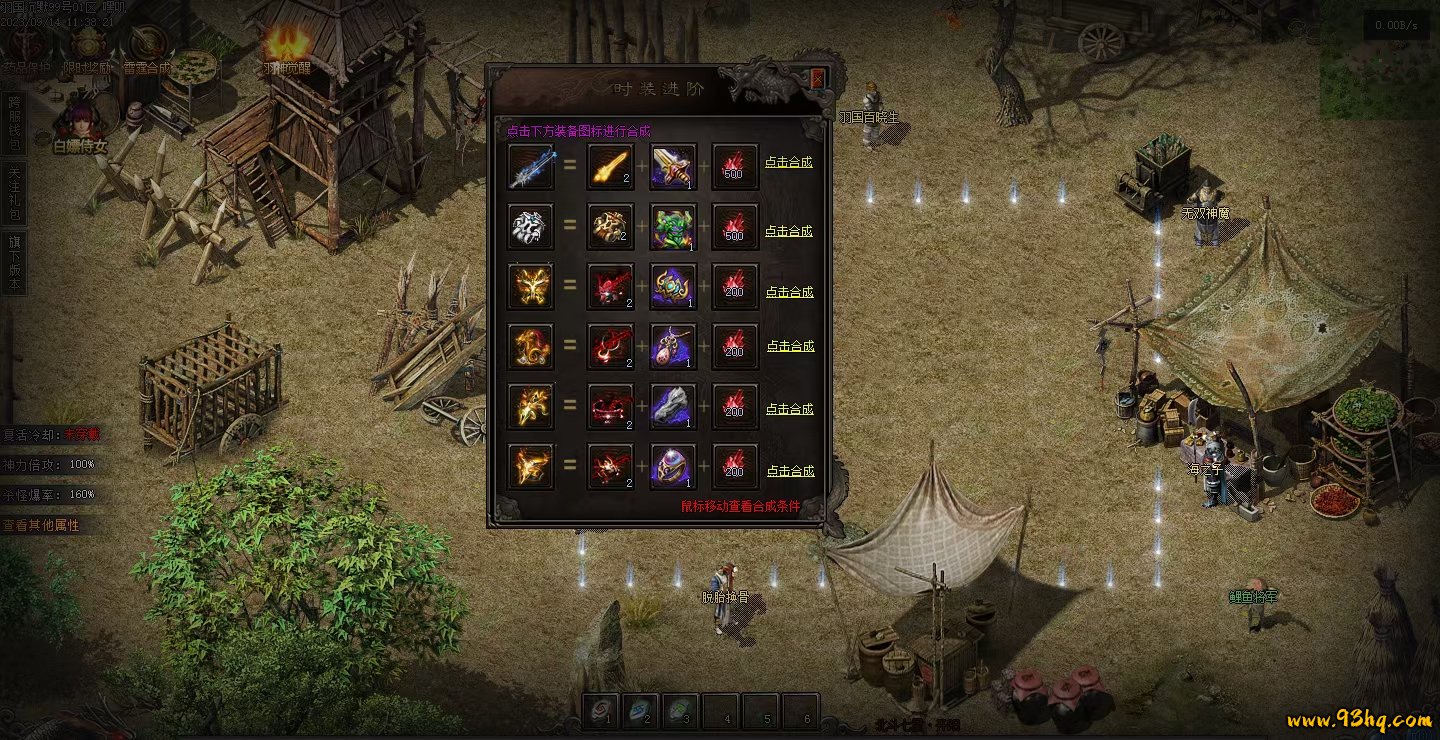Select the golden sword material slot
Viewport: 1440px width, 740px height.
(x=610, y=168)
